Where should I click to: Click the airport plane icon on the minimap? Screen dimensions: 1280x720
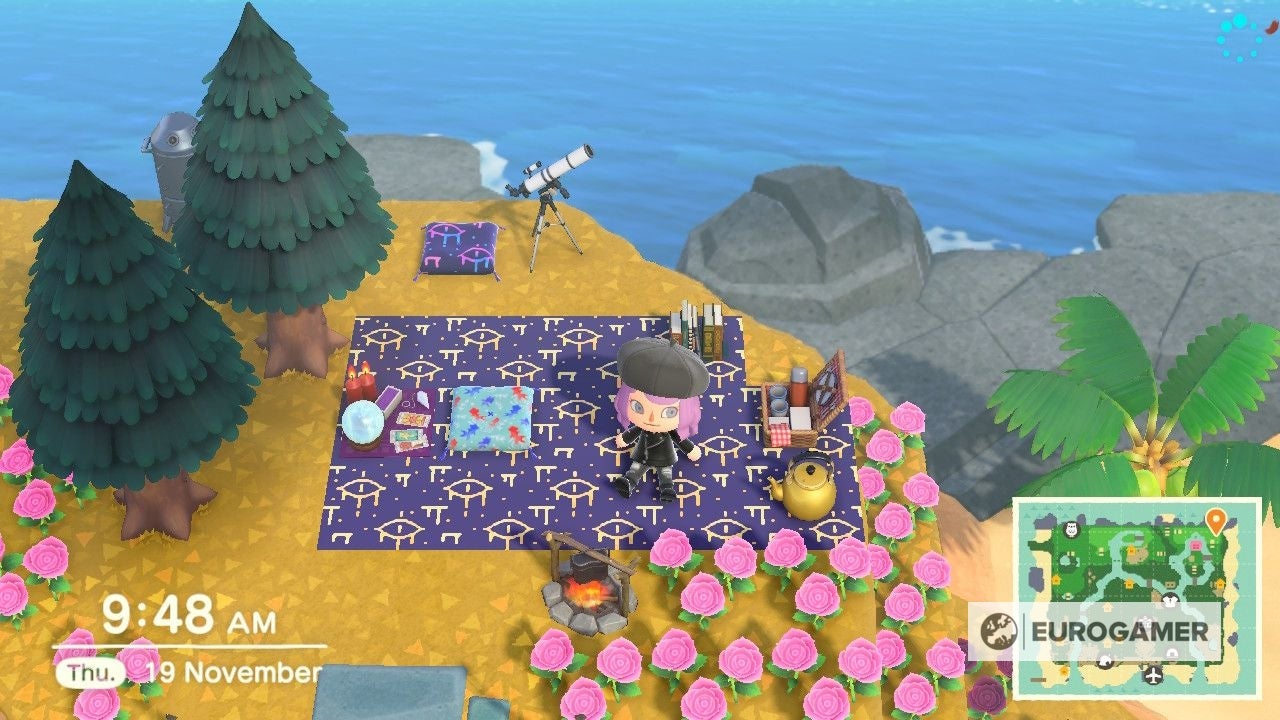[x=1152, y=674]
